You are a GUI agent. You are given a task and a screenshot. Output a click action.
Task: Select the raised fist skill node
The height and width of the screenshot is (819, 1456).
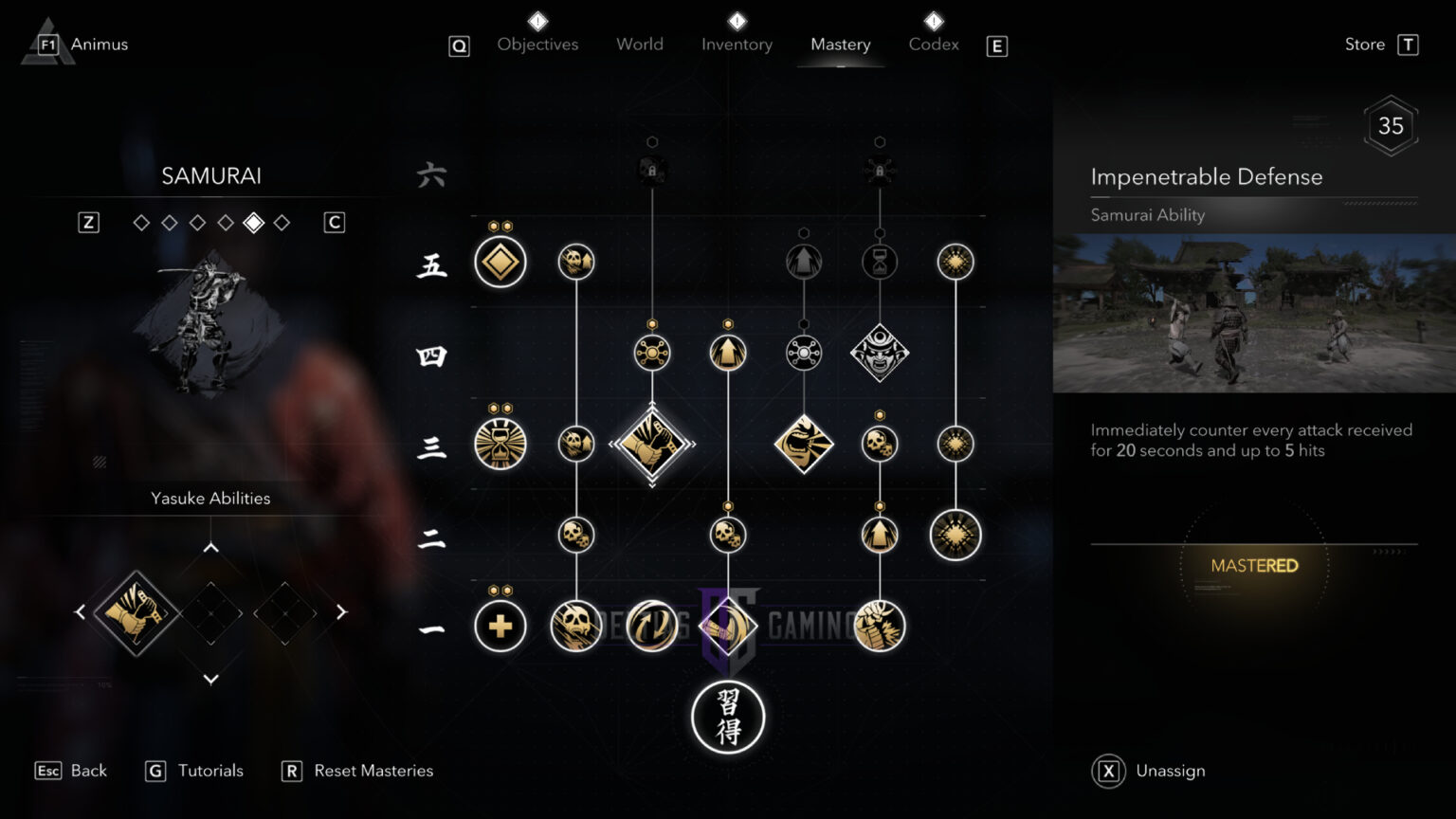point(880,626)
